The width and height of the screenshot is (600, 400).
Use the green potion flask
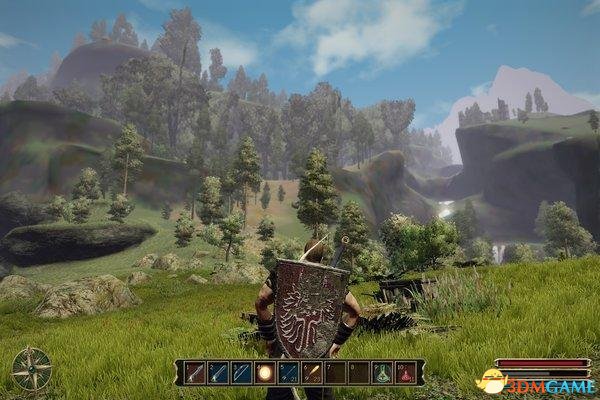point(382,372)
